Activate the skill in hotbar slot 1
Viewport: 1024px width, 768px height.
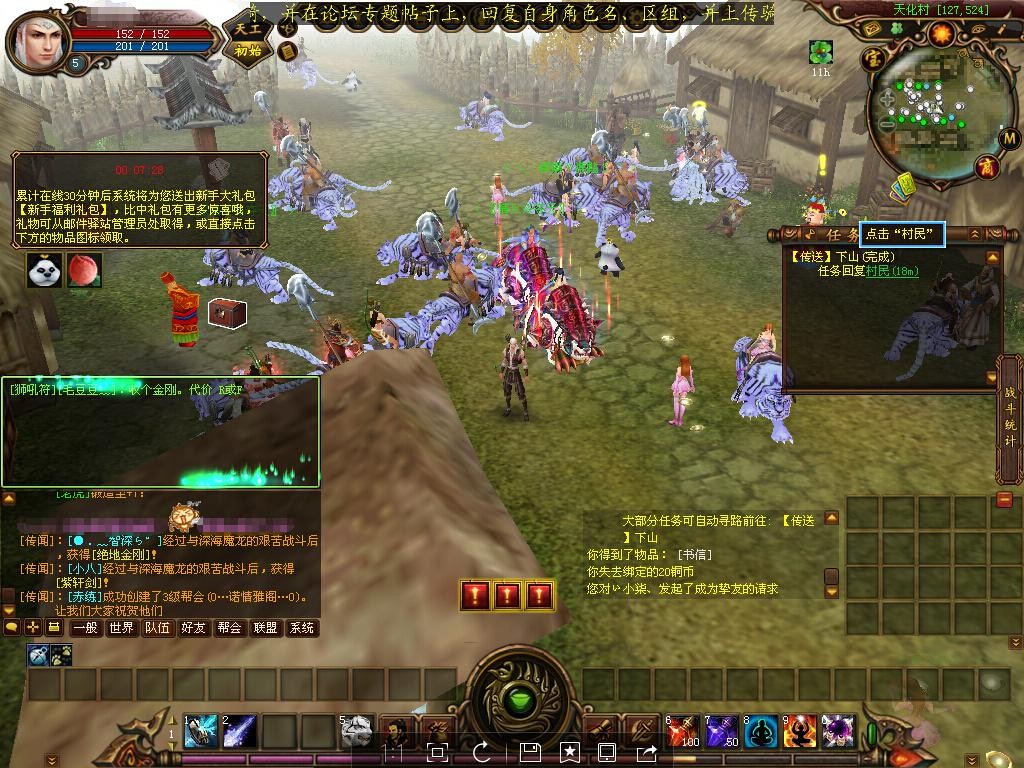coord(200,731)
